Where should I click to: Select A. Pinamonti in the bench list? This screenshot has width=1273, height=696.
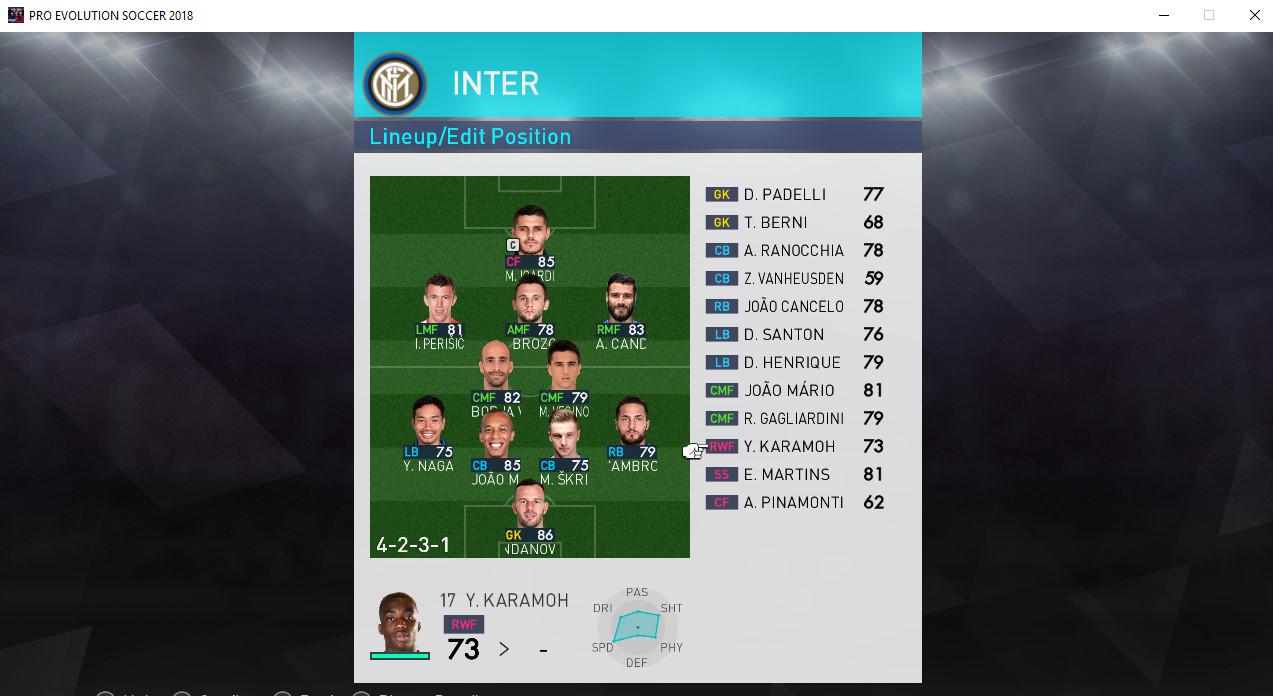point(794,503)
